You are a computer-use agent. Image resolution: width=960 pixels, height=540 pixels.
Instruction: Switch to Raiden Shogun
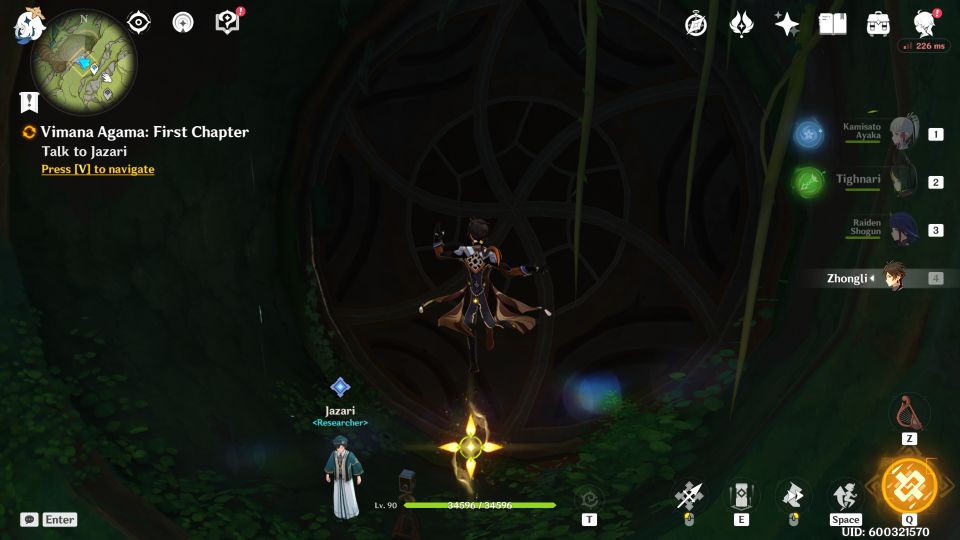coord(904,230)
